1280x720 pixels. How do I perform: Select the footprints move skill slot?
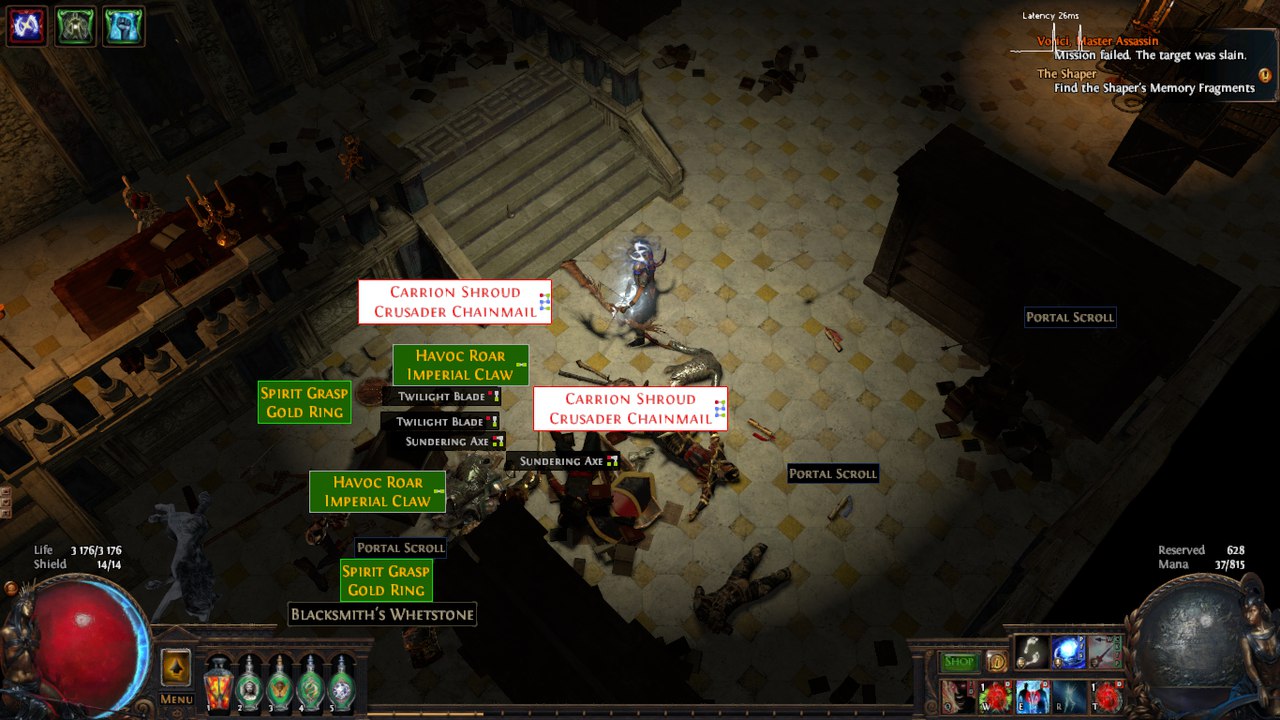(1031, 652)
